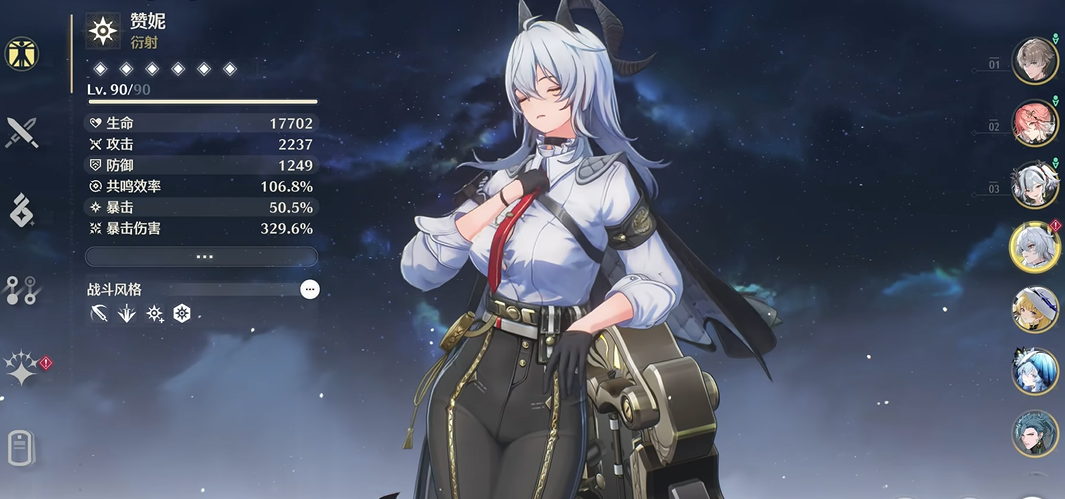The image size is (1065, 499).
Task: Click the Spectro element icon beside 赞妮
Action: click(103, 32)
